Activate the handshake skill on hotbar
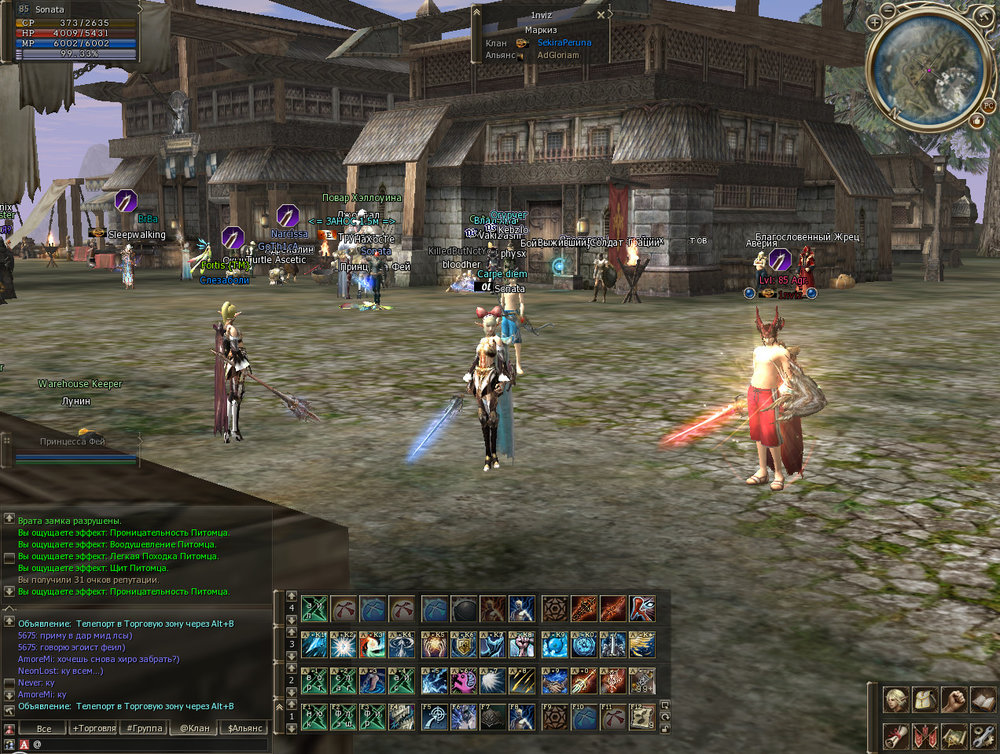Viewport: 1000px width, 754px height. pos(554,681)
